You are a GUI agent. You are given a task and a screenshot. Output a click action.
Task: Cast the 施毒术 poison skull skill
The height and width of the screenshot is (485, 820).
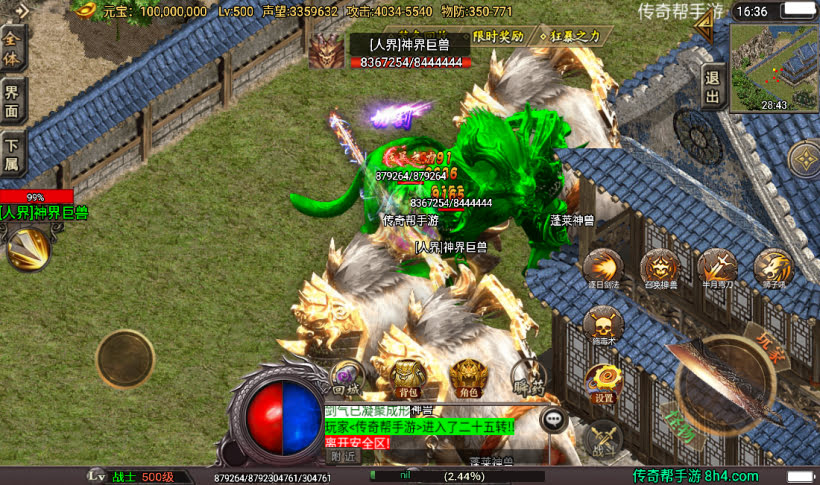(x=602, y=324)
